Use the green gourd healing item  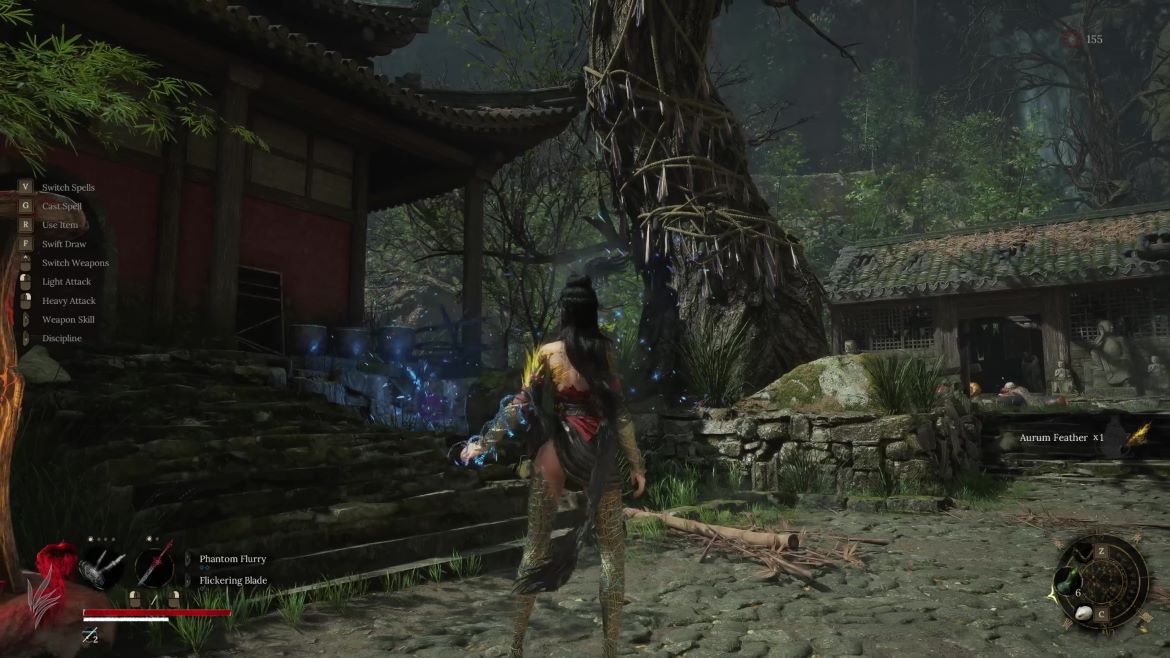(1068, 582)
